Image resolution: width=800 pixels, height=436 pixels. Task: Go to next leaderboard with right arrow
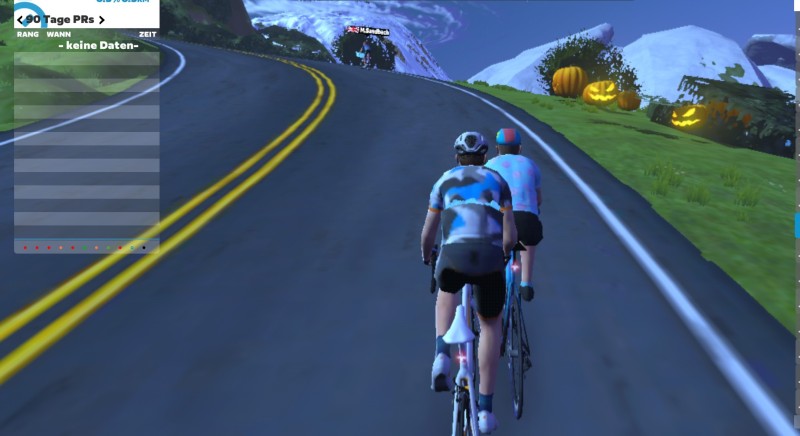tap(101, 20)
